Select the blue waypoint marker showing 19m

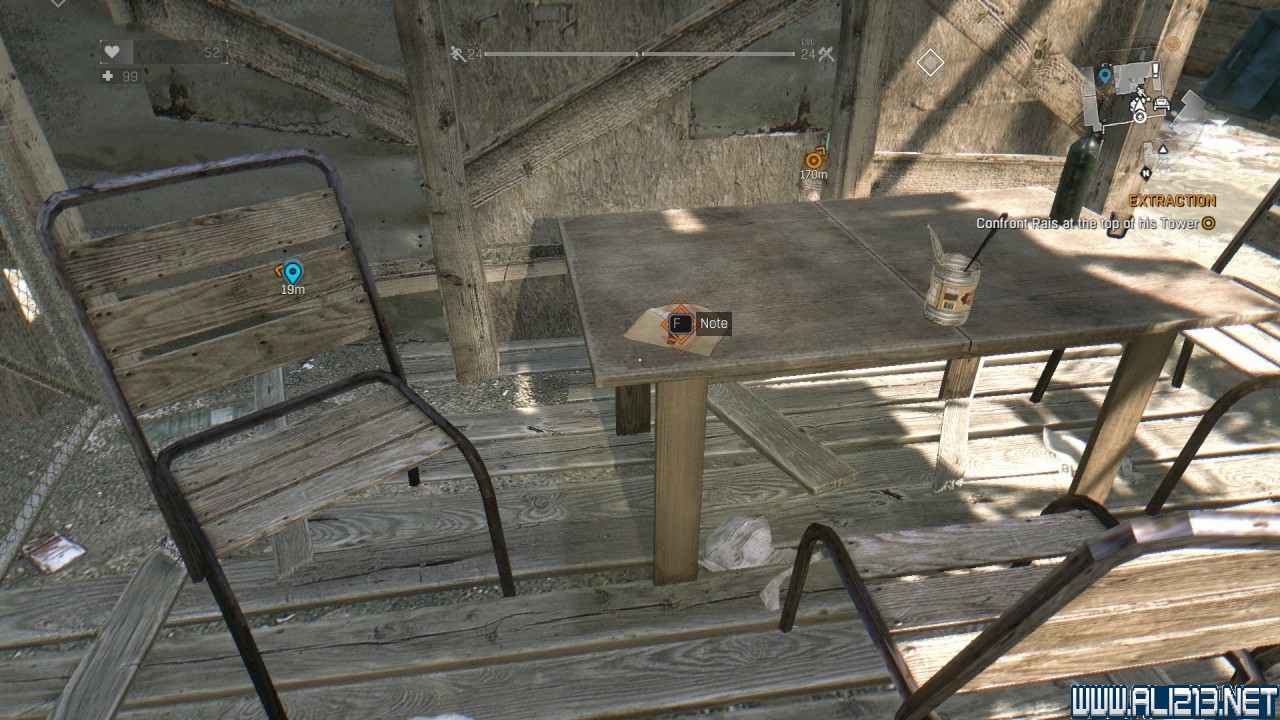[x=292, y=271]
